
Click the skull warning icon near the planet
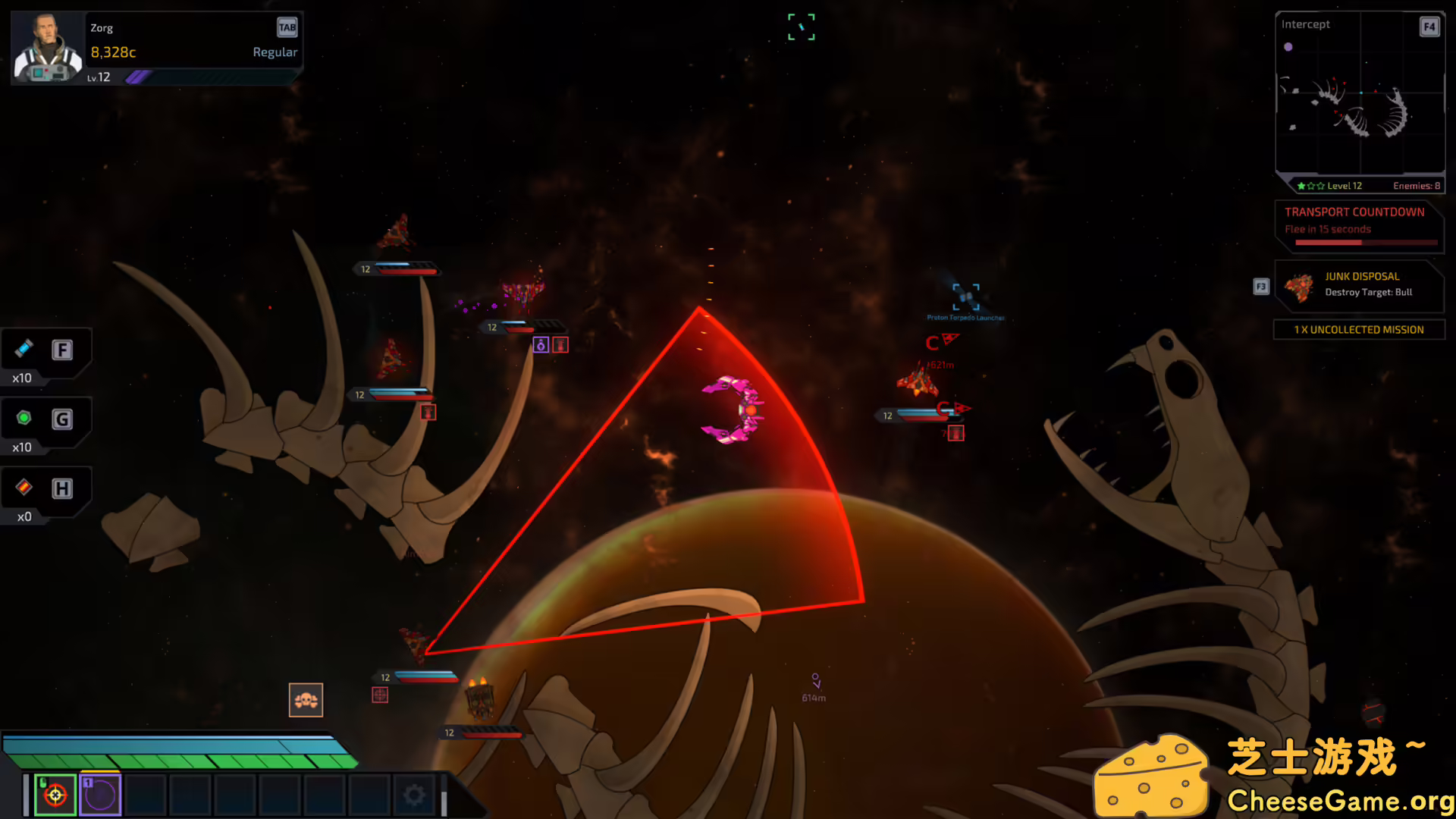(x=306, y=700)
